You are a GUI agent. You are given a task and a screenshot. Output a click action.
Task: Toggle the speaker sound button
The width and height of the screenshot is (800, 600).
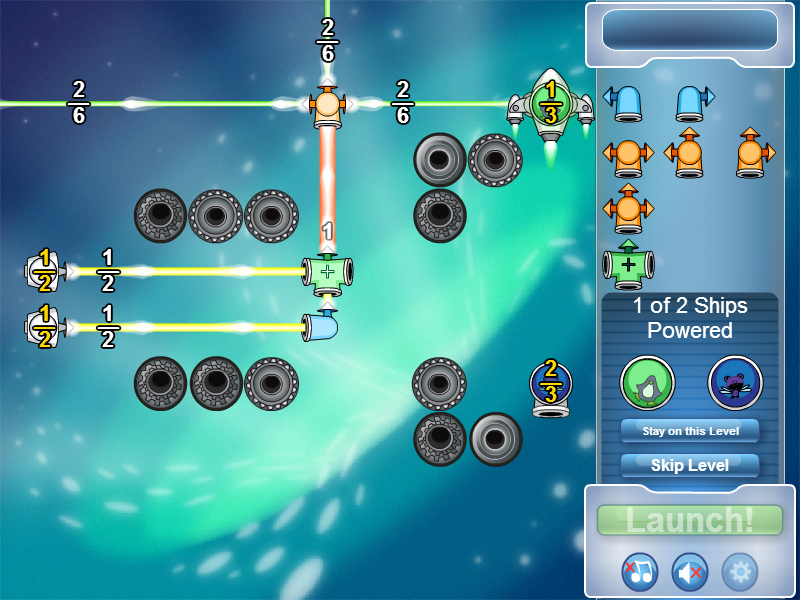[690, 571]
